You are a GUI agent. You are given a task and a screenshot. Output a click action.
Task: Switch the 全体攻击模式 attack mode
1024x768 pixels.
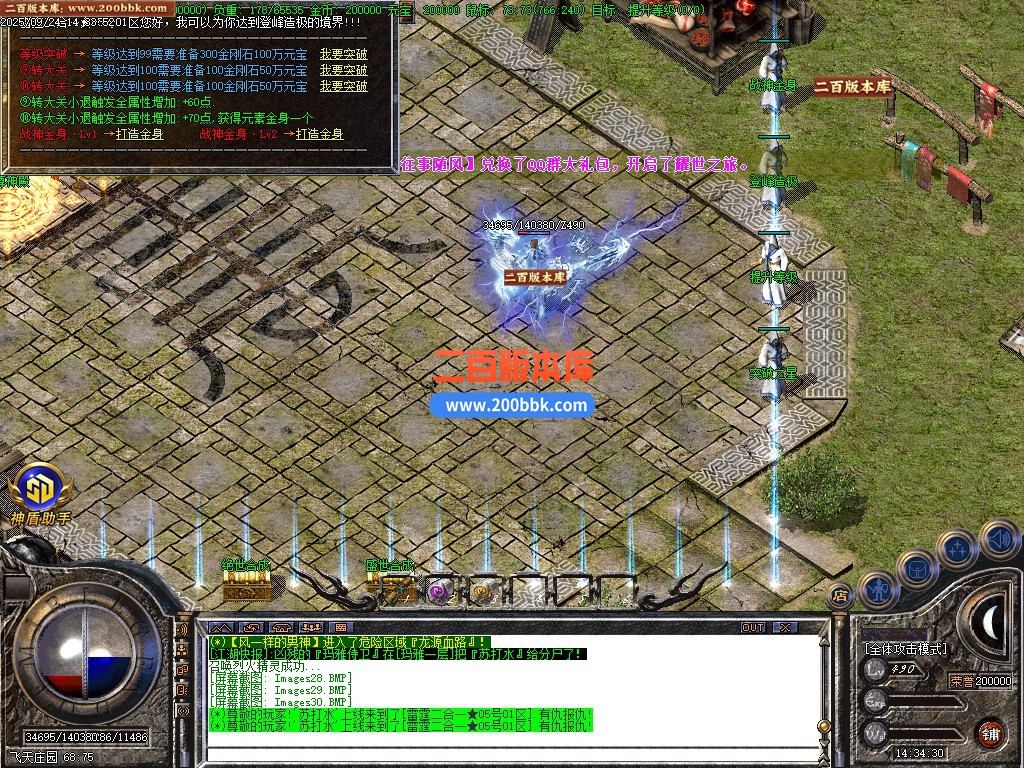(905, 649)
